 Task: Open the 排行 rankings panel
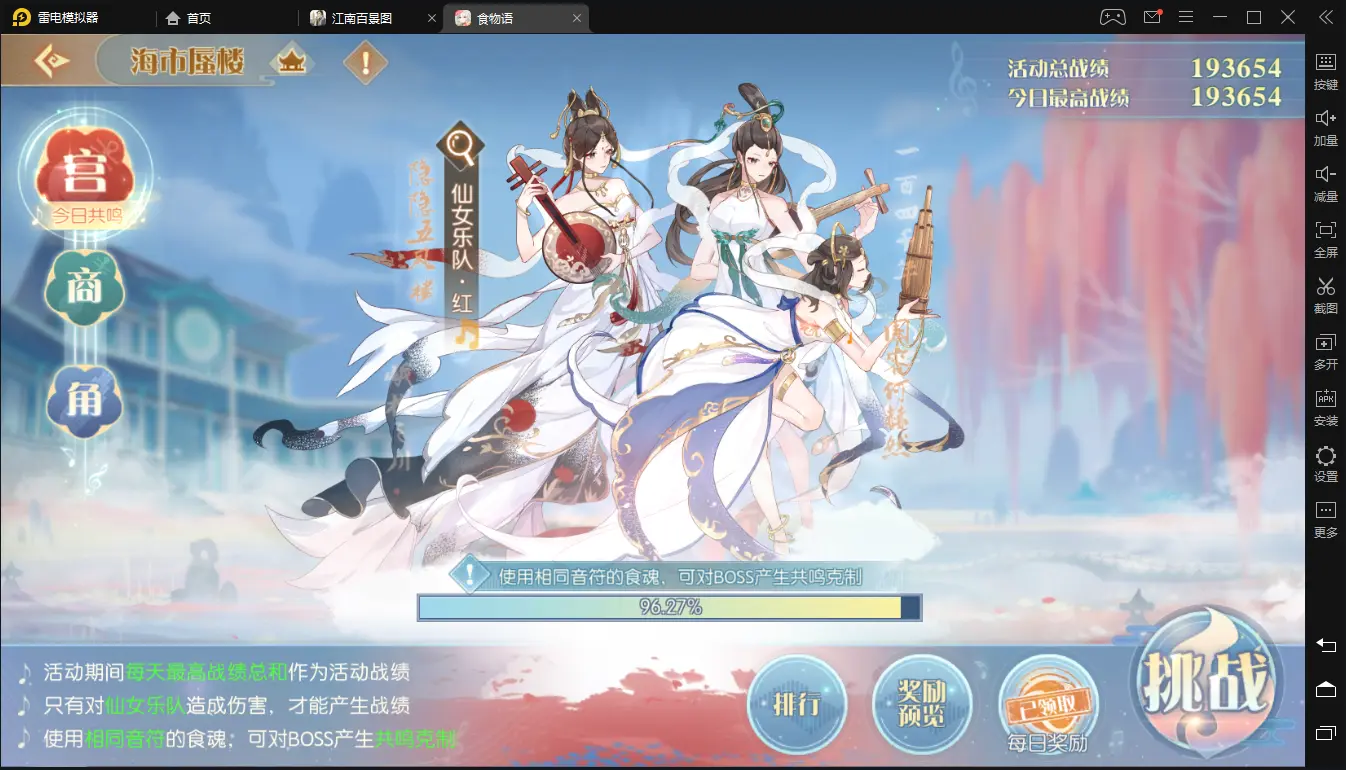(x=797, y=705)
